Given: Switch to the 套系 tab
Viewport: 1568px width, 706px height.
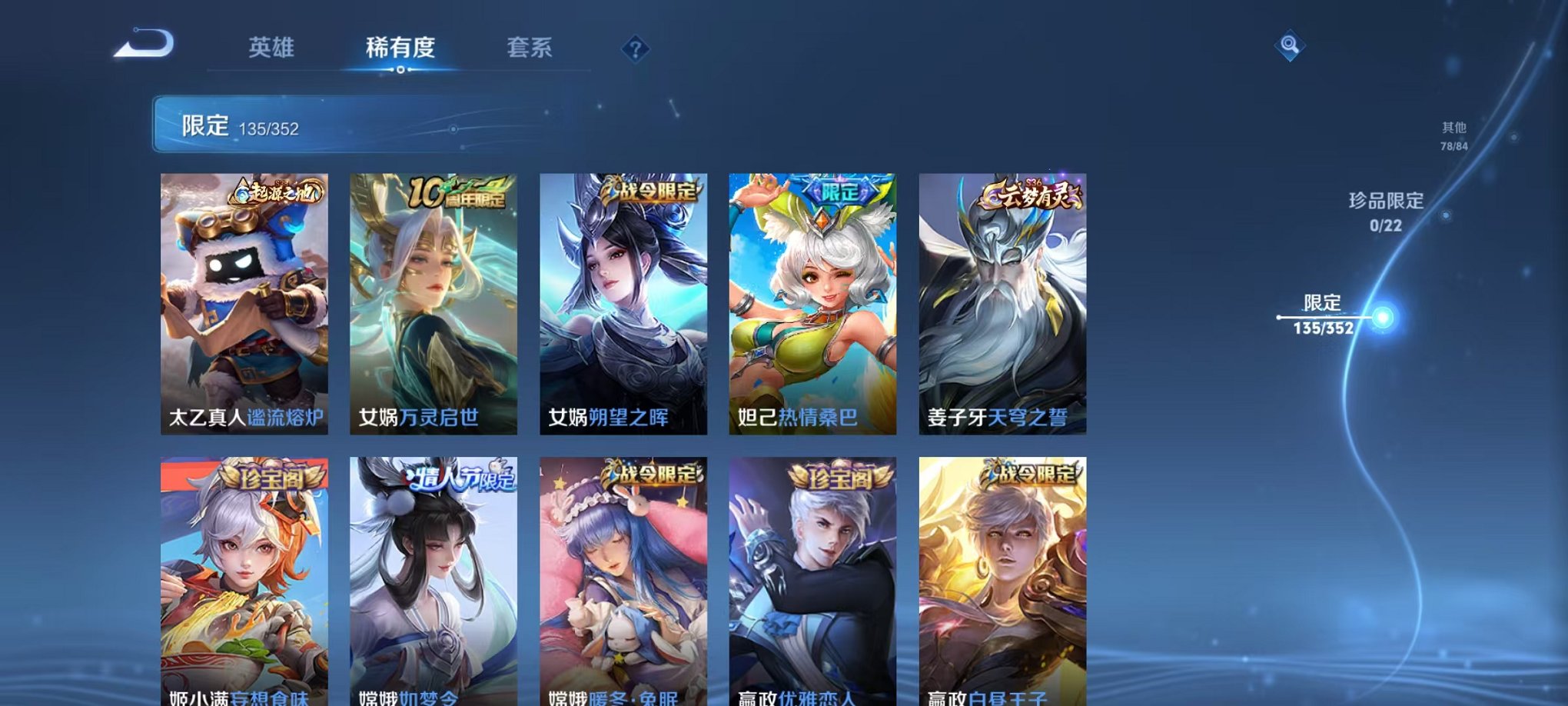Looking at the screenshot, I should coord(530,48).
